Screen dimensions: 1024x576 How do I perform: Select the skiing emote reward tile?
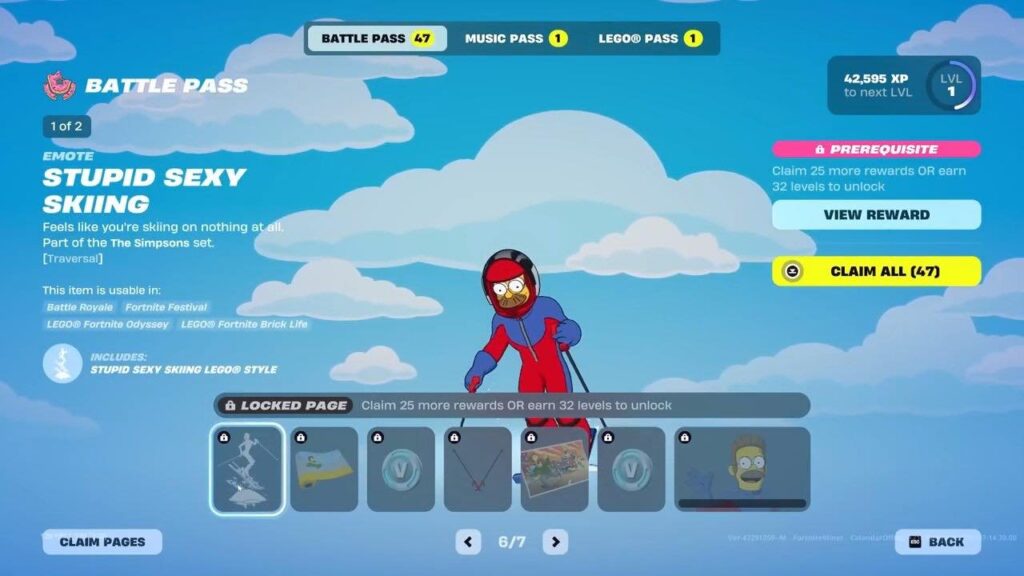coord(247,469)
